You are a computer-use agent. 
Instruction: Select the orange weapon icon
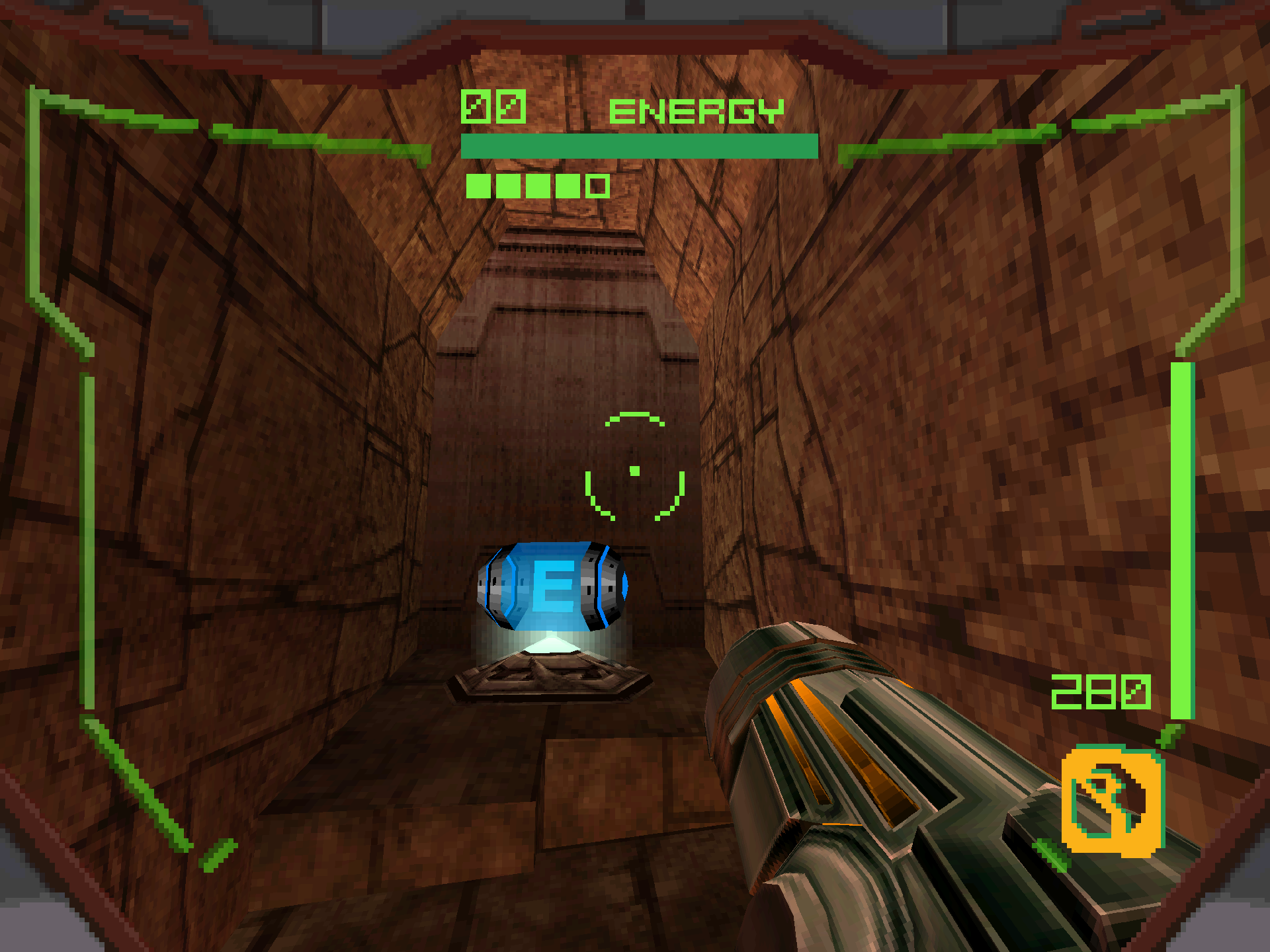(x=1113, y=801)
